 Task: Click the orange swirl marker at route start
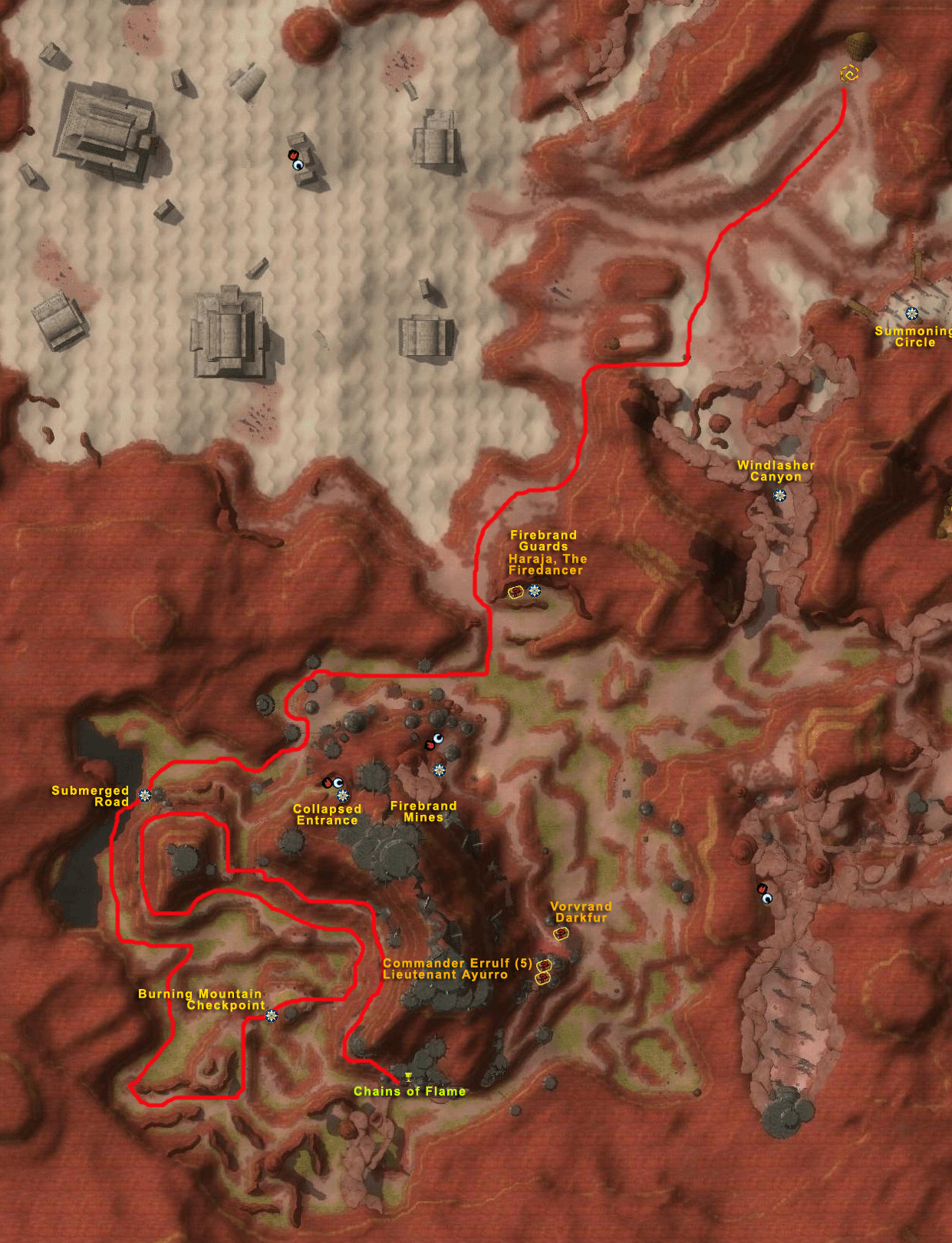(849, 73)
